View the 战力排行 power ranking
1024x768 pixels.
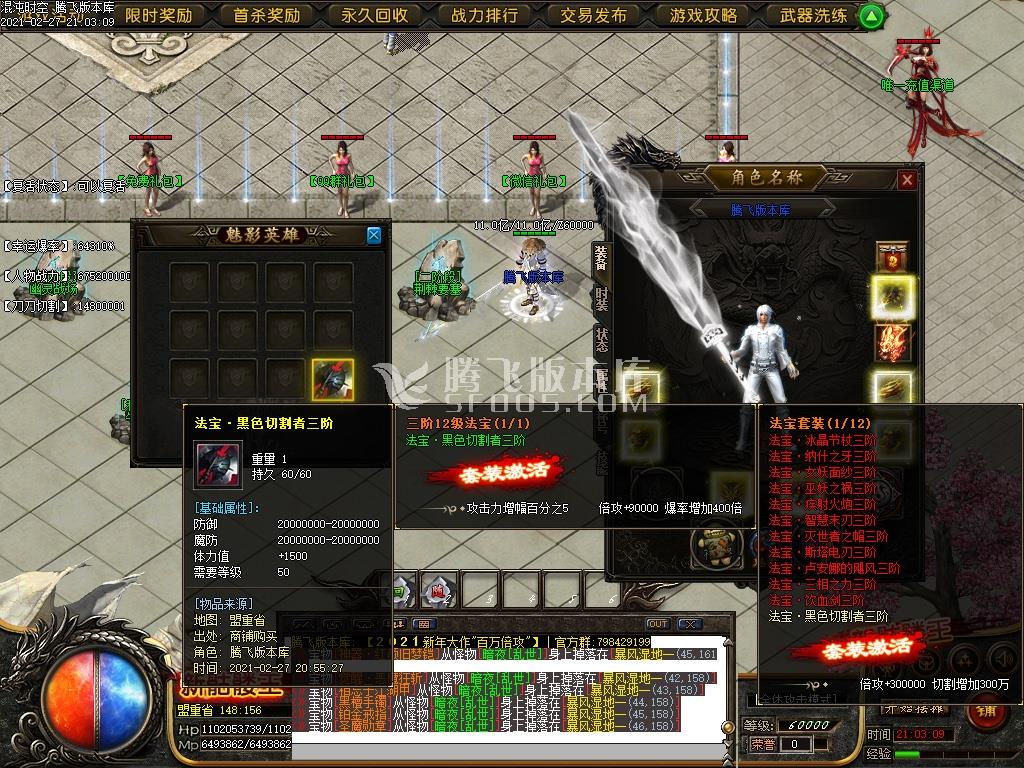pyautogui.click(x=484, y=15)
